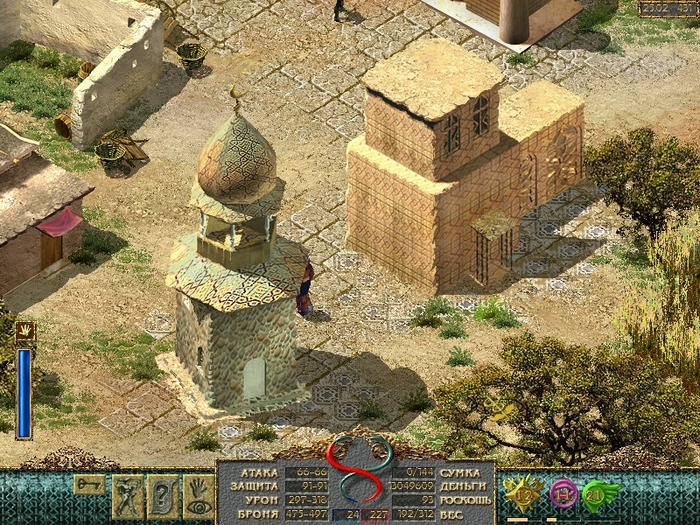Select the hand and eye icon

click(x=196, y=495)
